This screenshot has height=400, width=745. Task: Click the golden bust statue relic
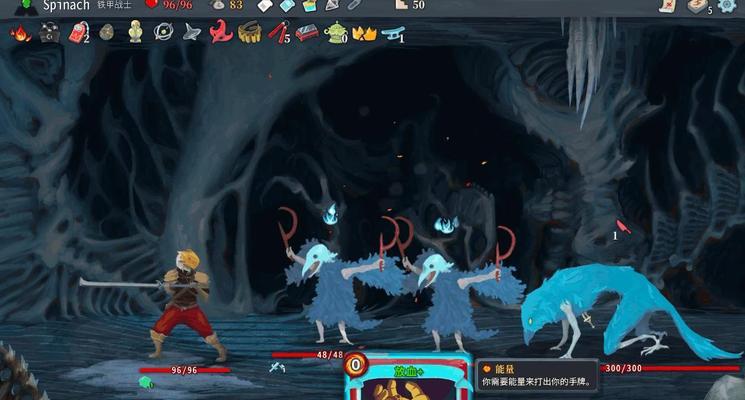(x=135, y=33)
